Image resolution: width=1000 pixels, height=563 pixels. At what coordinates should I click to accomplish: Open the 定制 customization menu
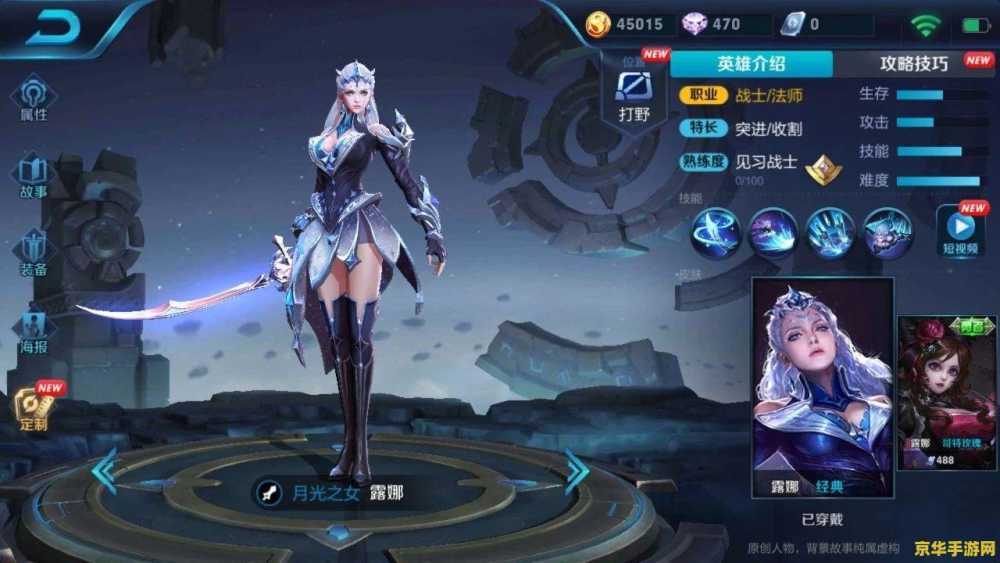coord(34,407)
